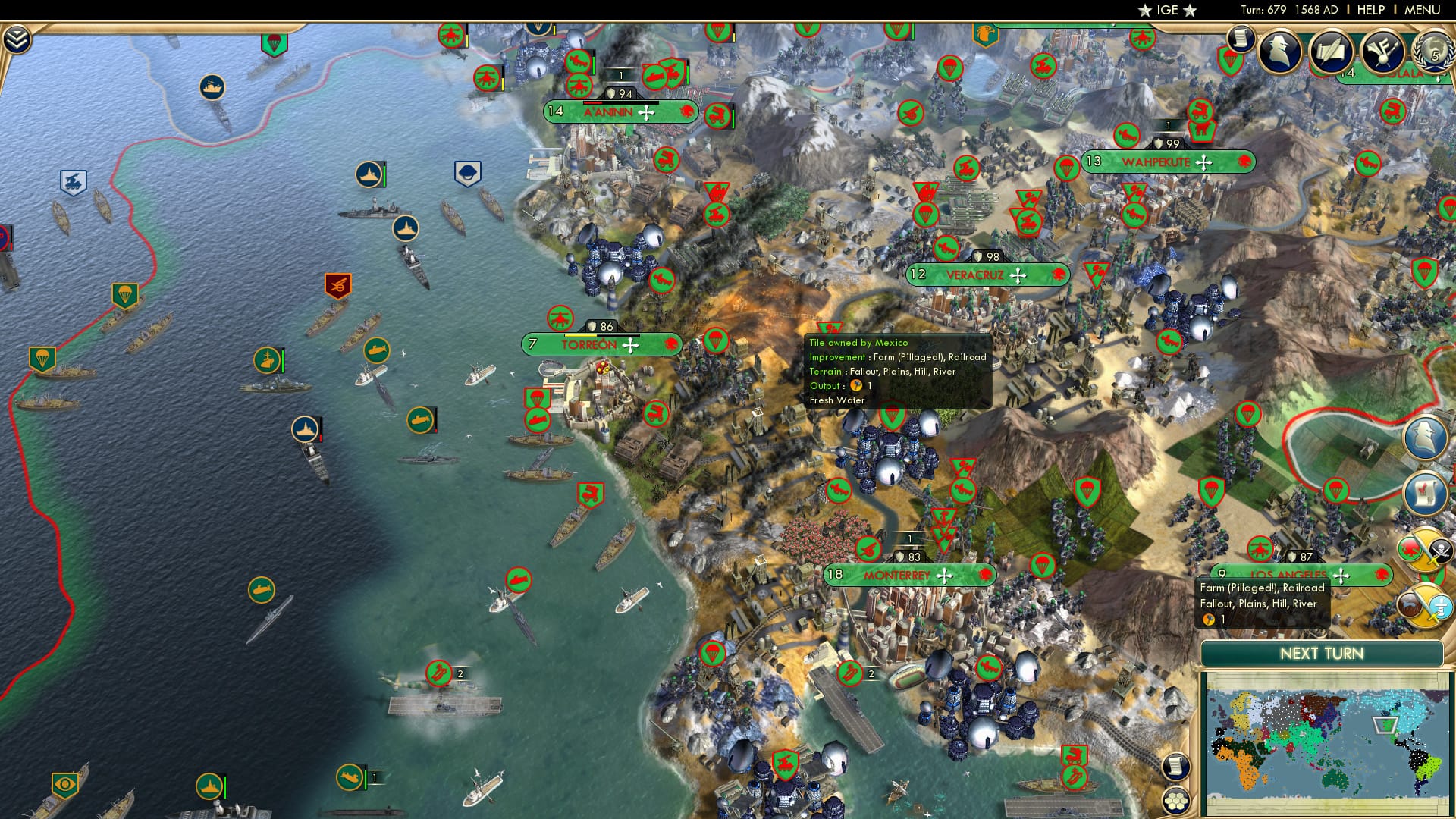Select the Monterrey city banner
The height and width of the screenshot is (819, 1456).
click(898, 576)
